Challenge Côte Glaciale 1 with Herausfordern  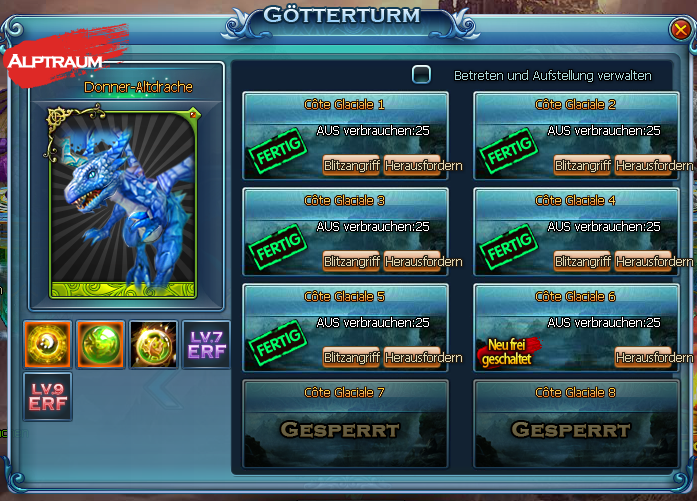tap(412, 165)
